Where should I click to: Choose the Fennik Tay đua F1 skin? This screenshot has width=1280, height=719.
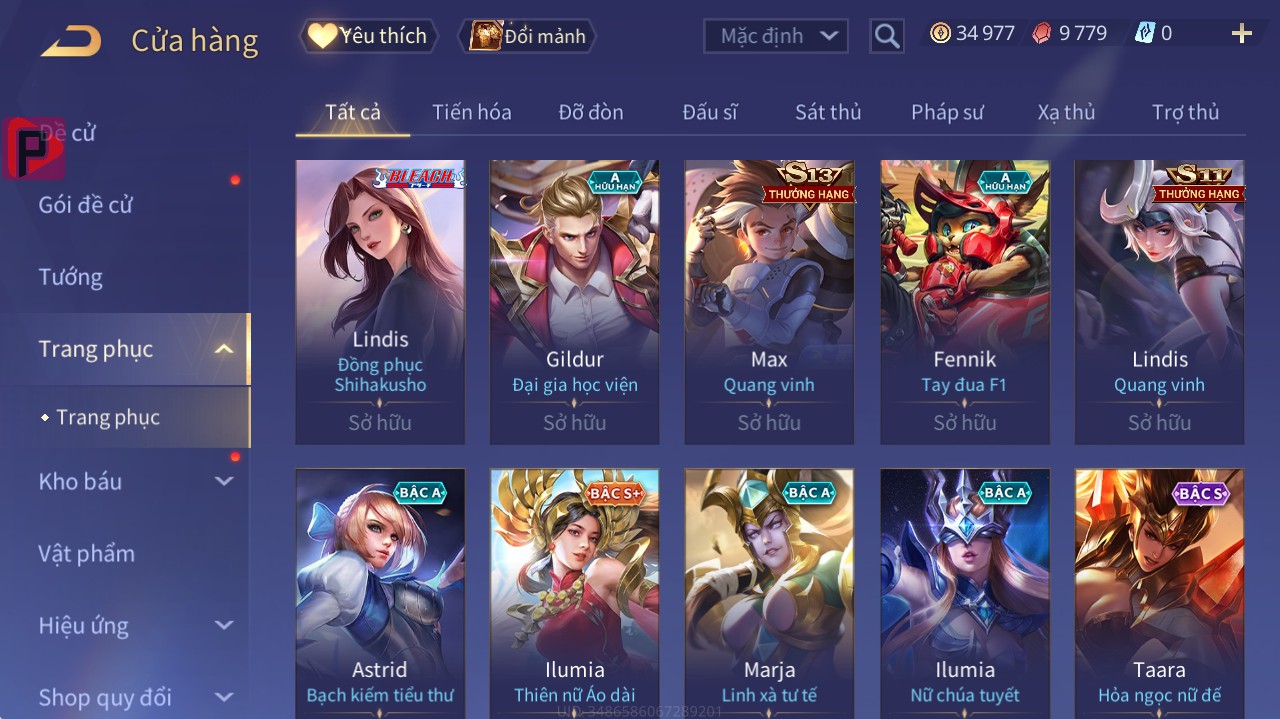[x=964, y=300]
